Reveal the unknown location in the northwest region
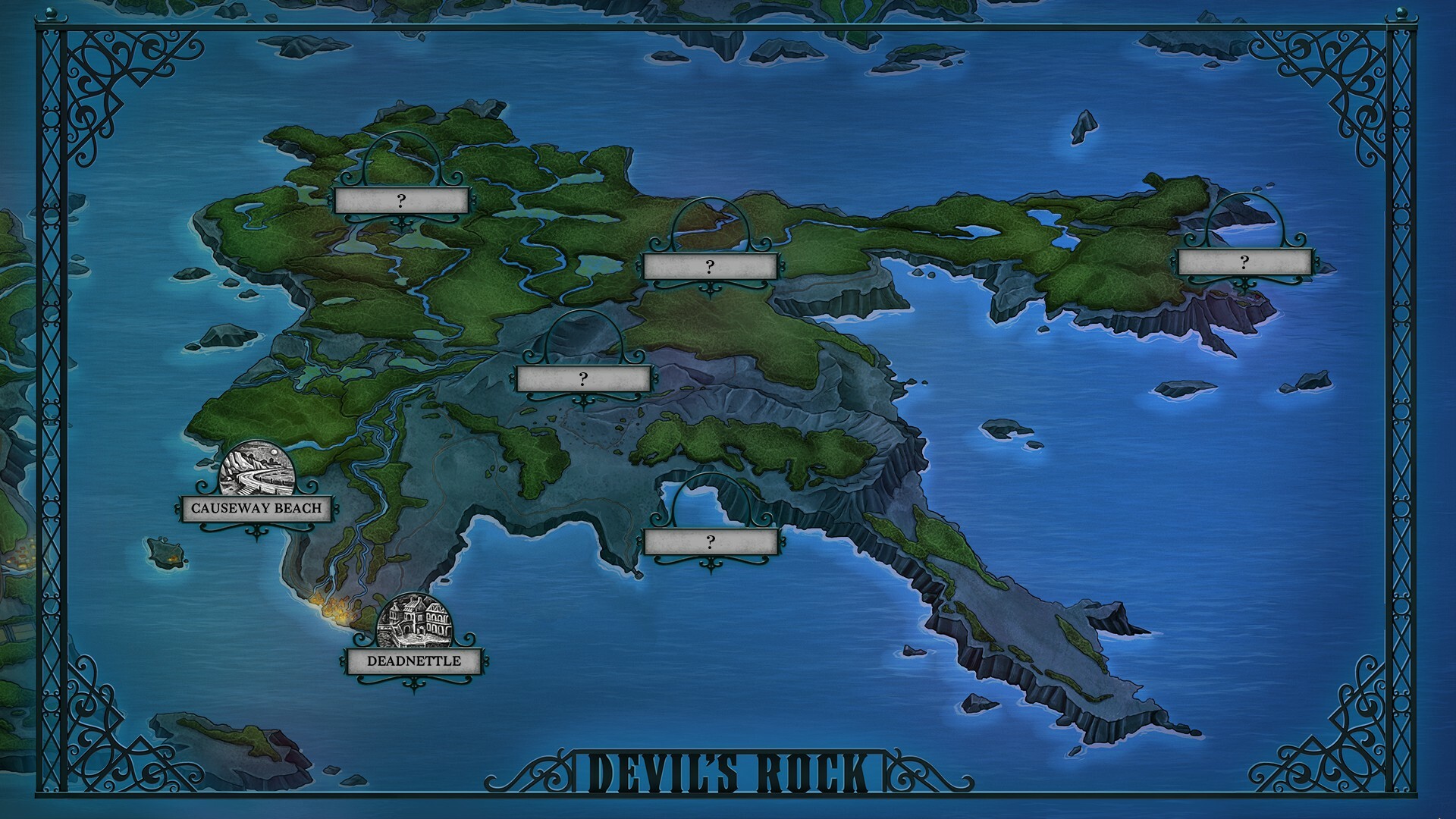 click(400, 200)
